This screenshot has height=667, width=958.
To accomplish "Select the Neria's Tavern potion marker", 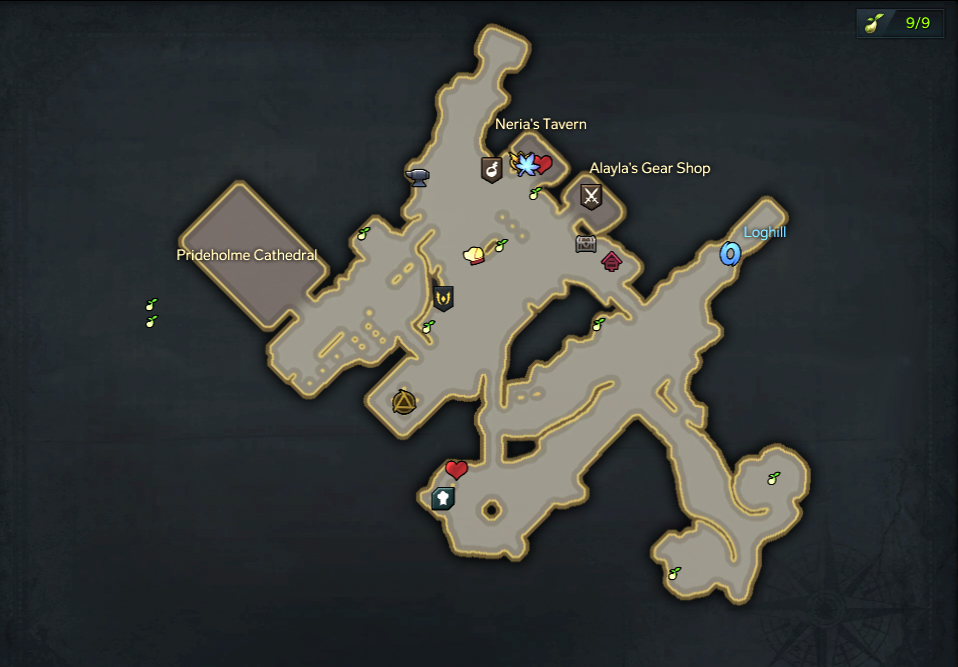I will 491,169.
